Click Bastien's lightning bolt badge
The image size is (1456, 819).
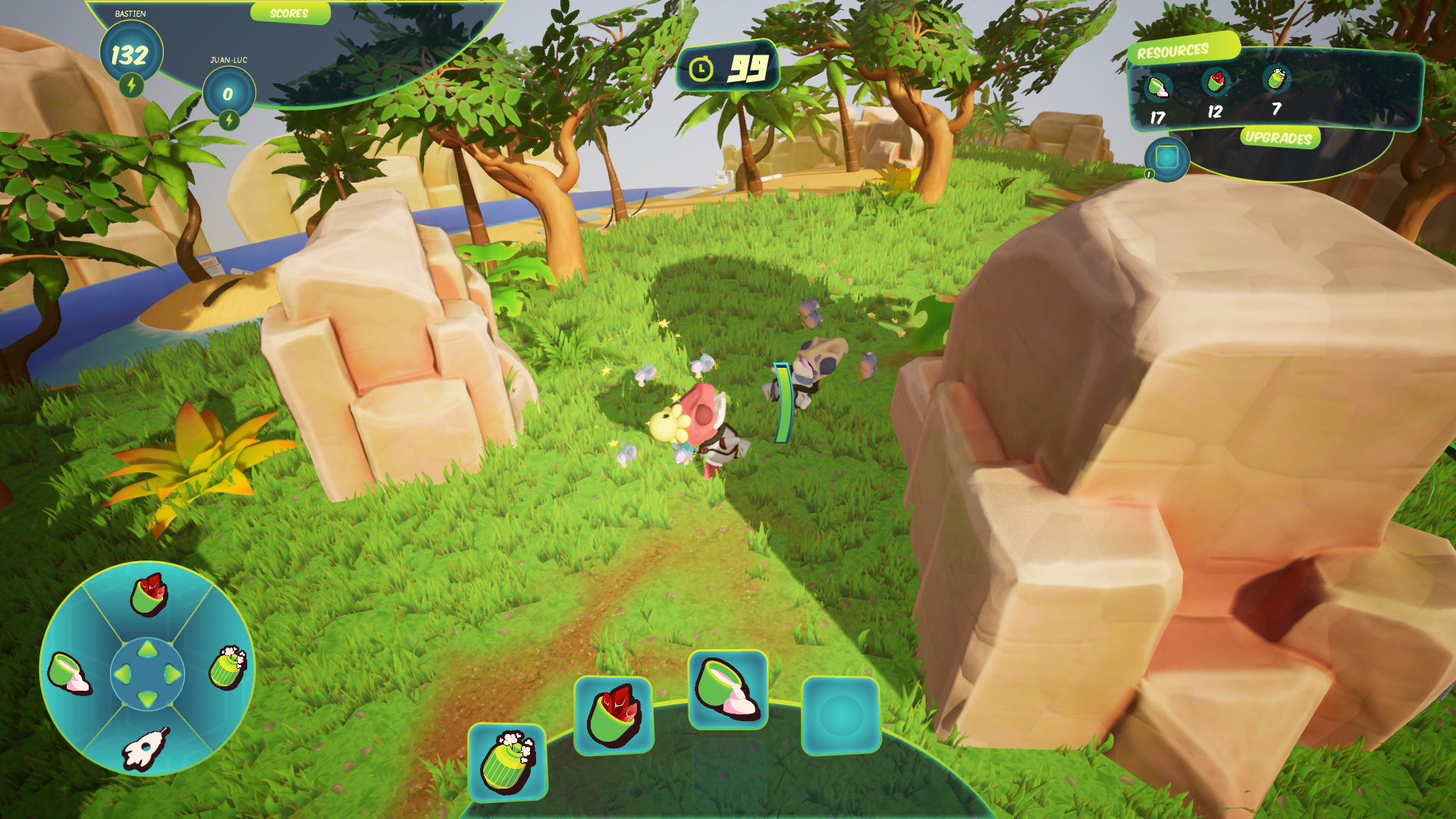[131, 85]
